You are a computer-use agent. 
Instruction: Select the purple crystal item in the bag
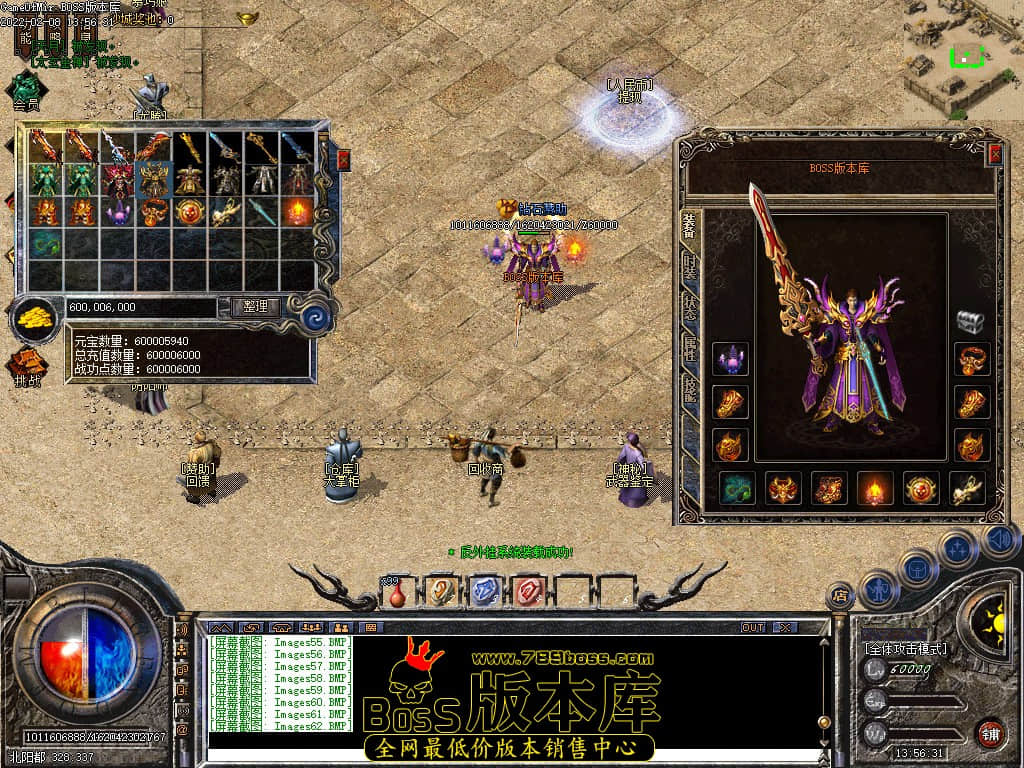[118, 212]
